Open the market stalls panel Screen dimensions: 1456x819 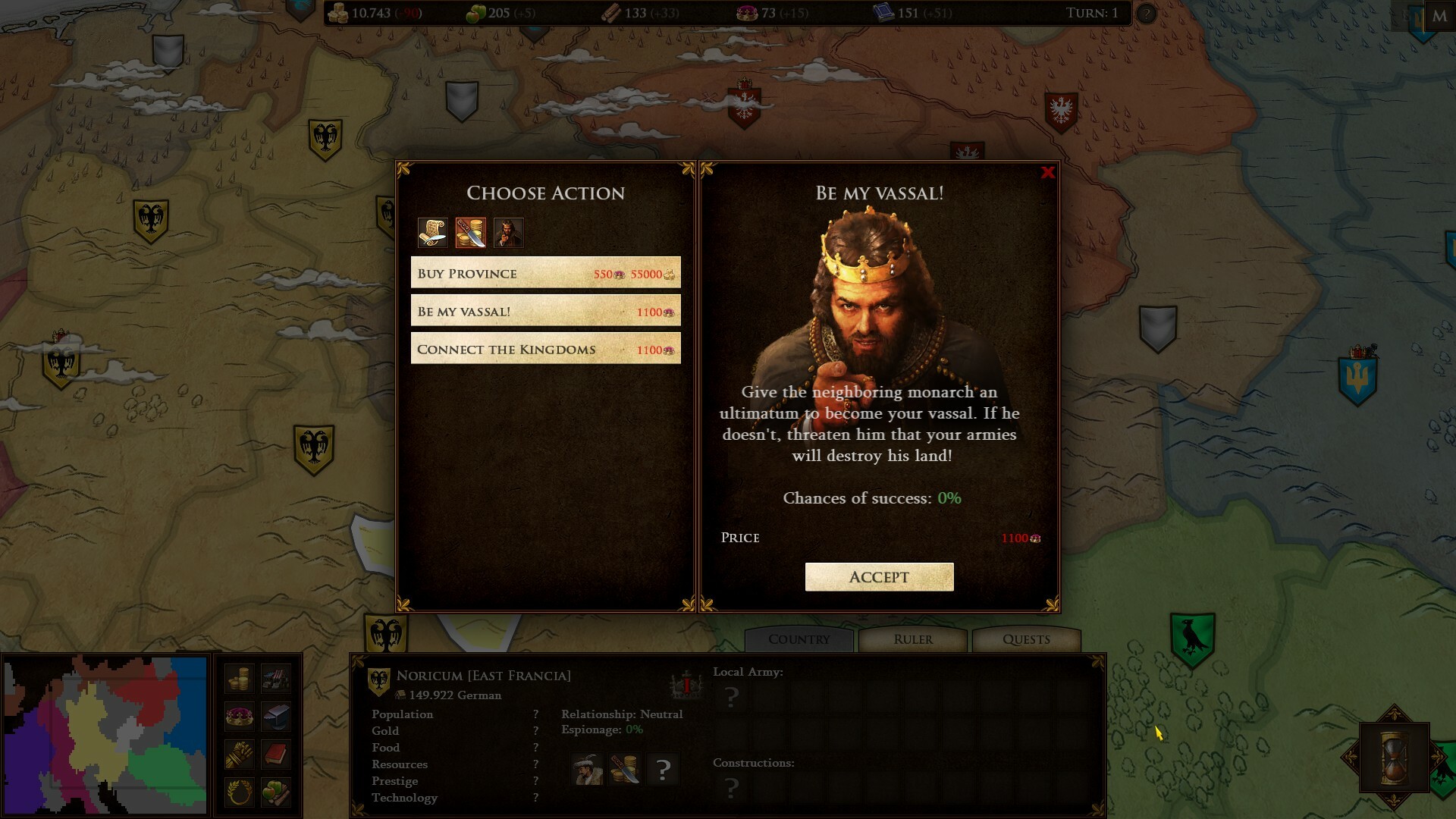click(276, 679)
